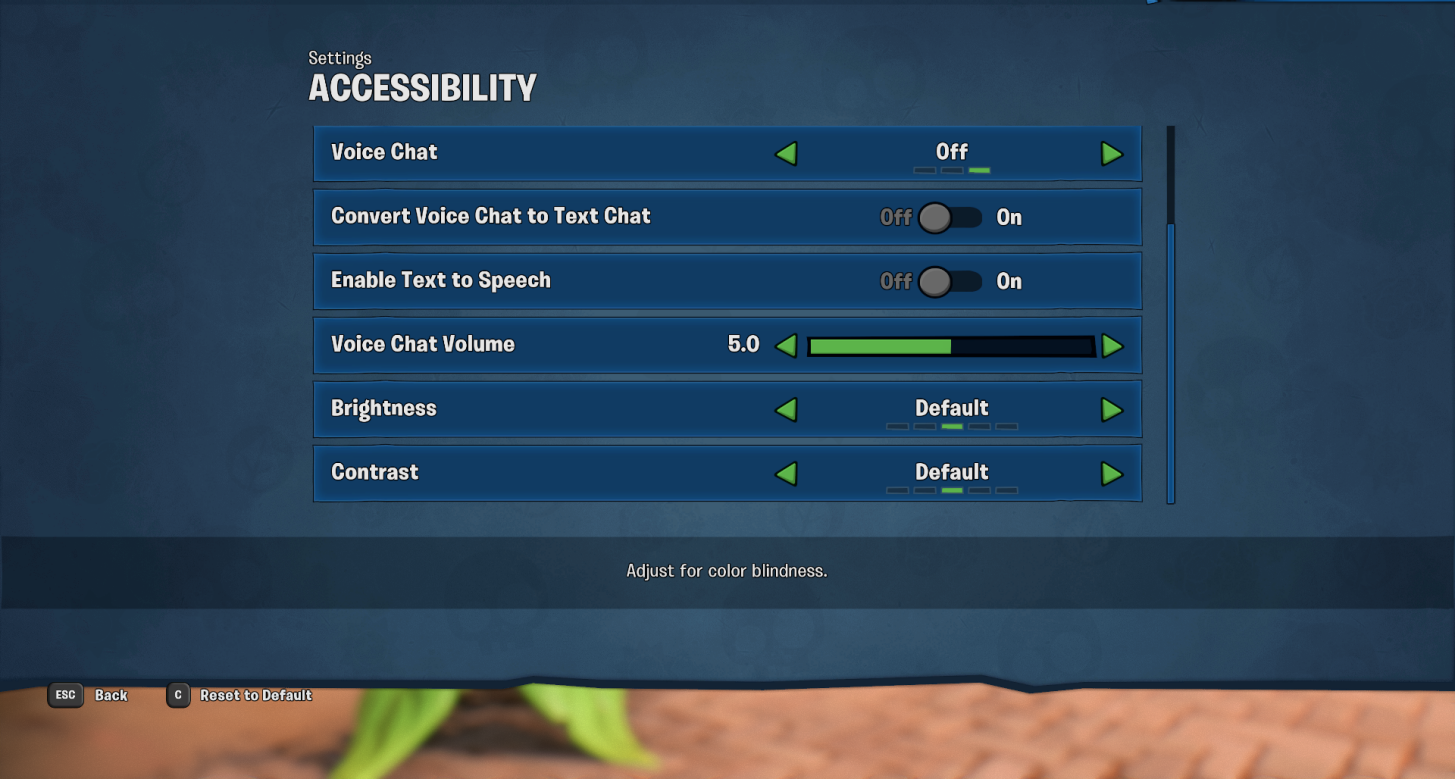Click the left arrow to change Voice Chat setting

click(787, 153)
